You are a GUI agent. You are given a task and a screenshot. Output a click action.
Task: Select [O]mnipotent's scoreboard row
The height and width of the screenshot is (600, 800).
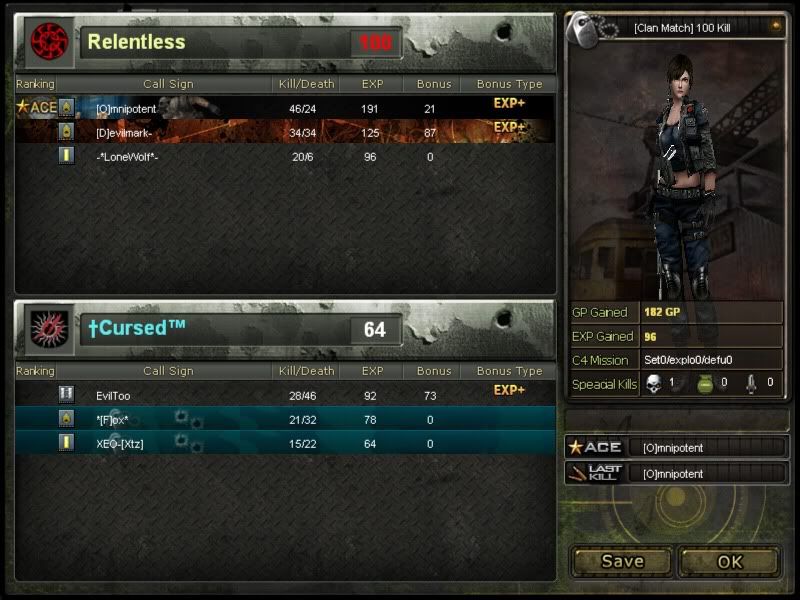click(285, 107)
